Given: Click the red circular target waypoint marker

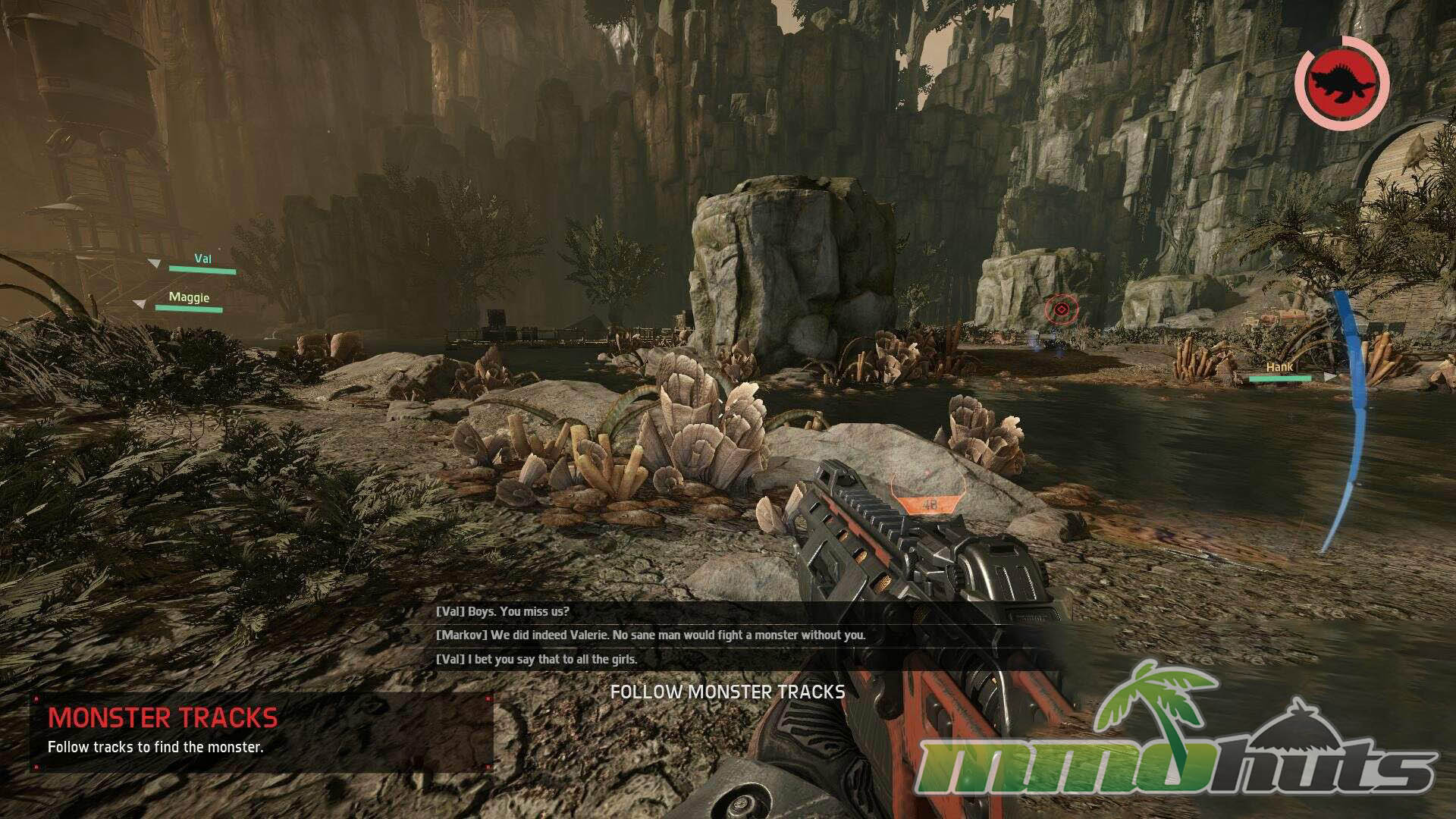Looking at the screenshot, I should point(1062,309).
